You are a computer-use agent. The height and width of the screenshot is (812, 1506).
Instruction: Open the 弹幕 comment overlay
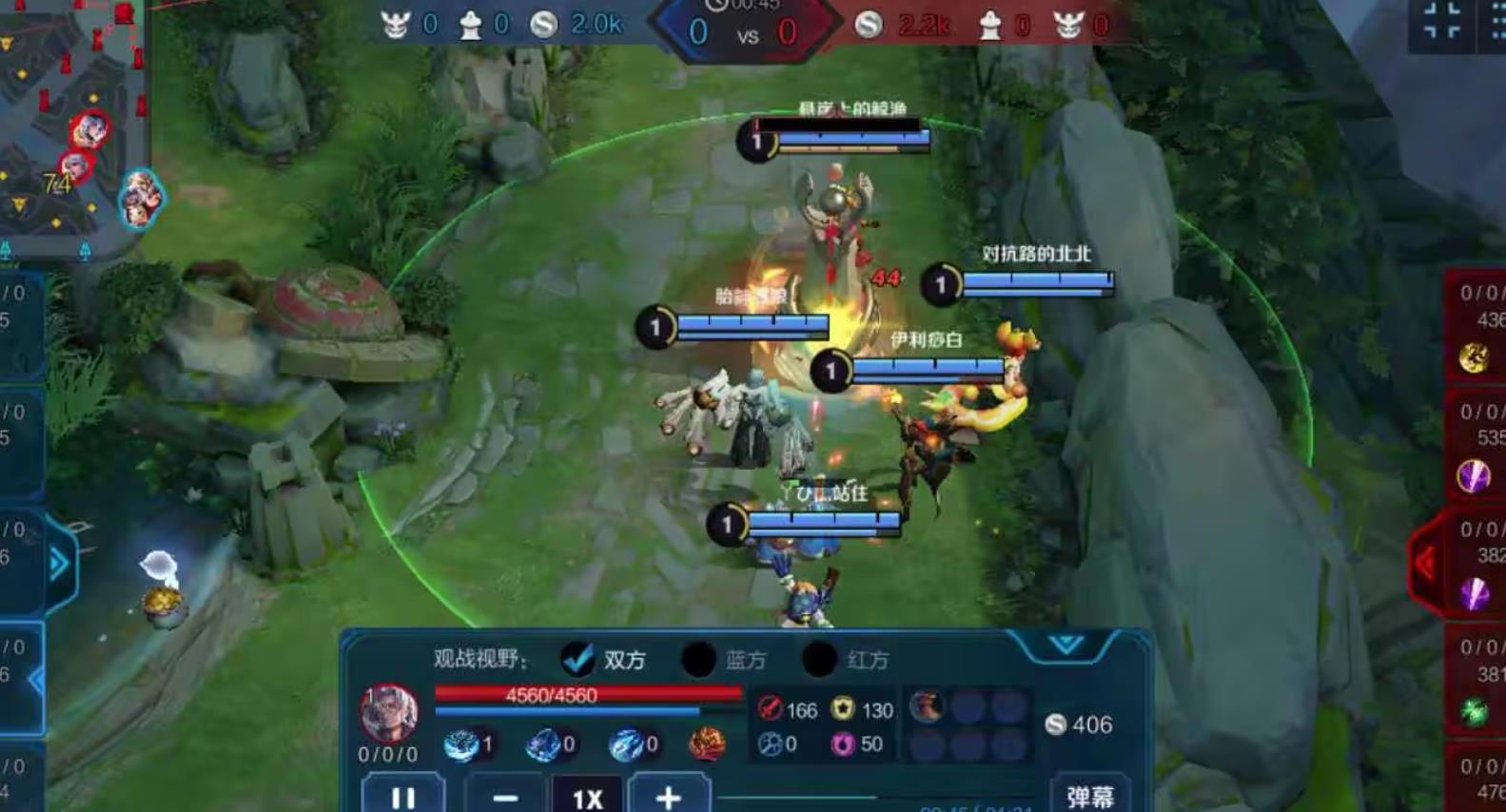(1090, 795)
